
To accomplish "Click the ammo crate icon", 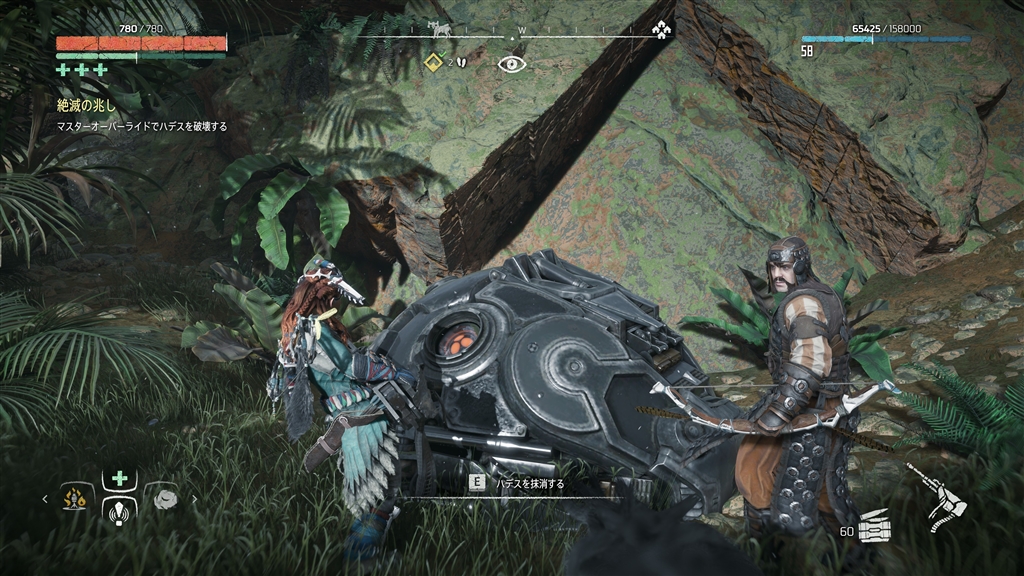I will 874,526.
